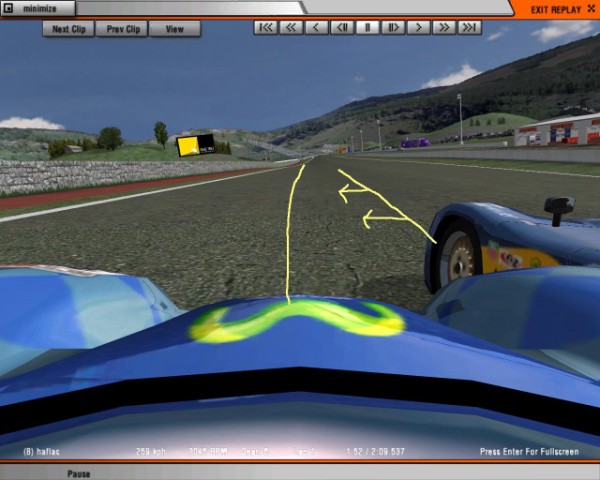Fast rewind the replay
This screenshot has width=600, height=480.
(x=291, y=28)
